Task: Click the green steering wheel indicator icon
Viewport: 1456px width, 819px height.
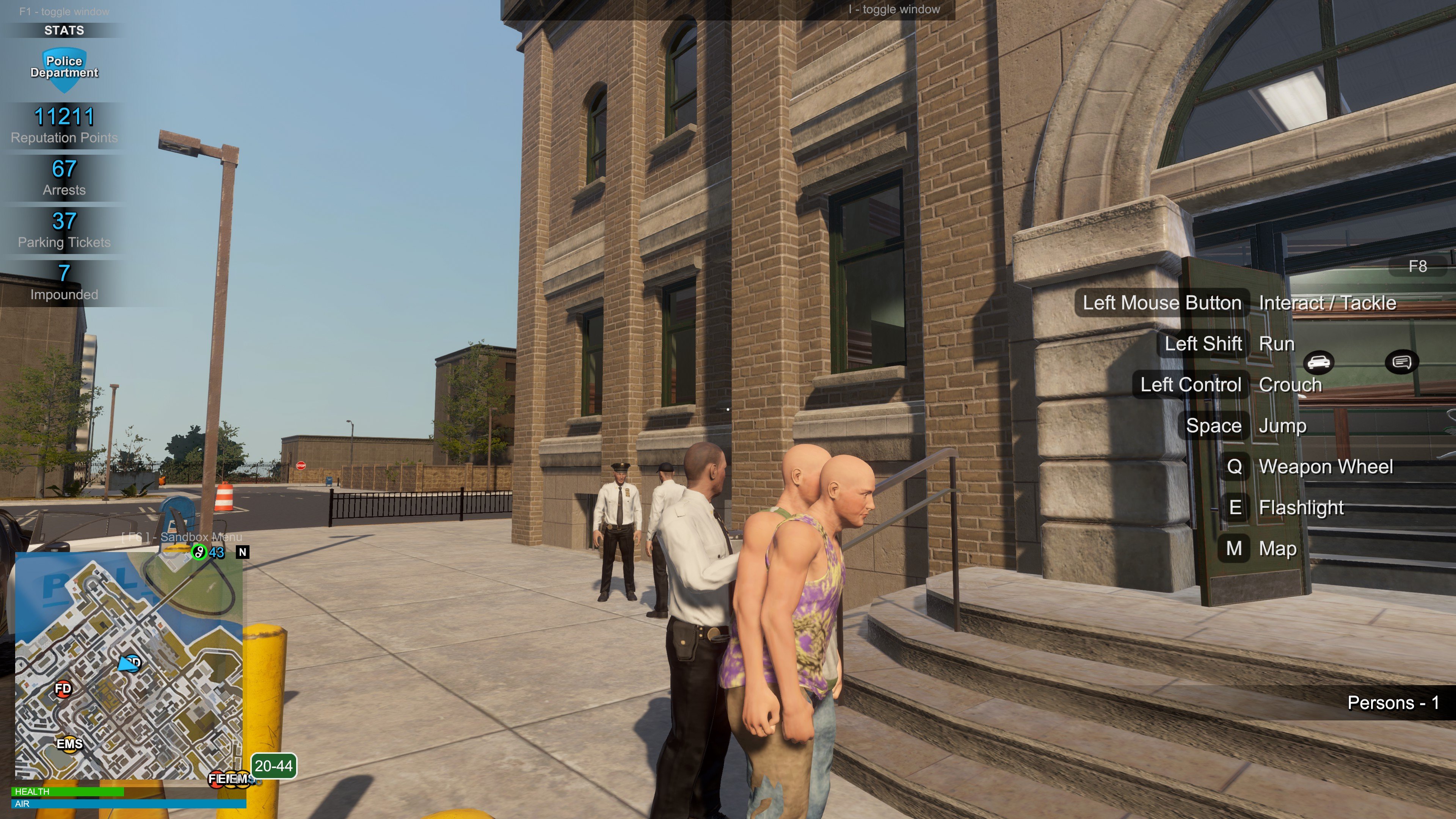Action: pos(199,552)
